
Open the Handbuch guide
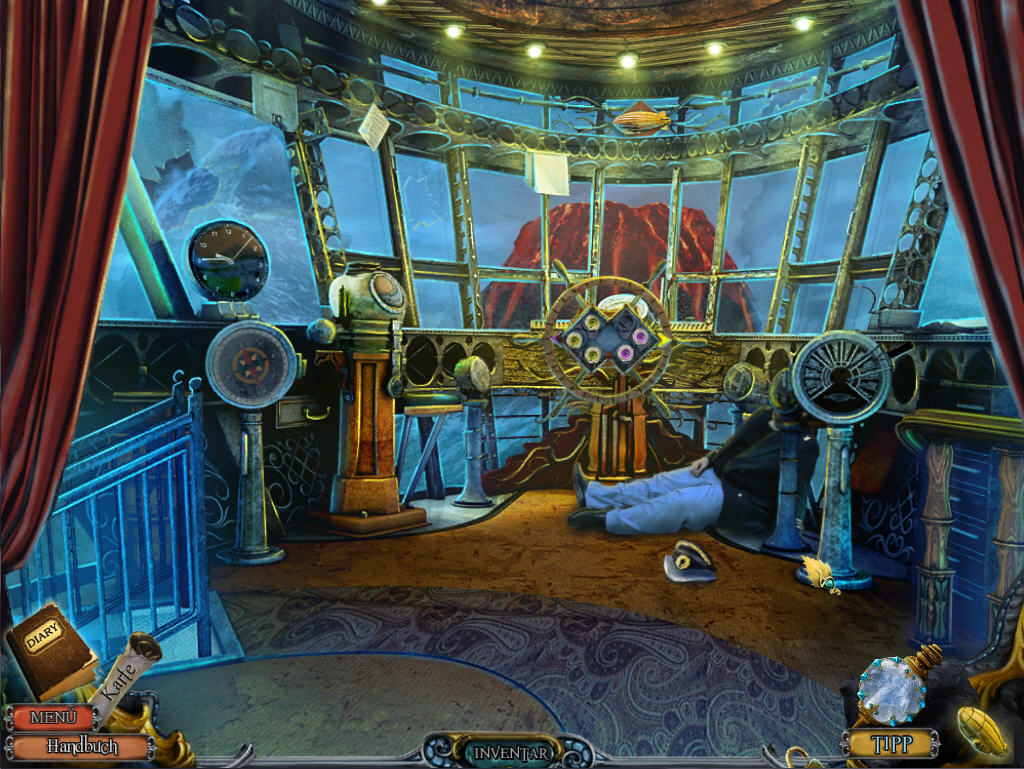tap(82, 747)
